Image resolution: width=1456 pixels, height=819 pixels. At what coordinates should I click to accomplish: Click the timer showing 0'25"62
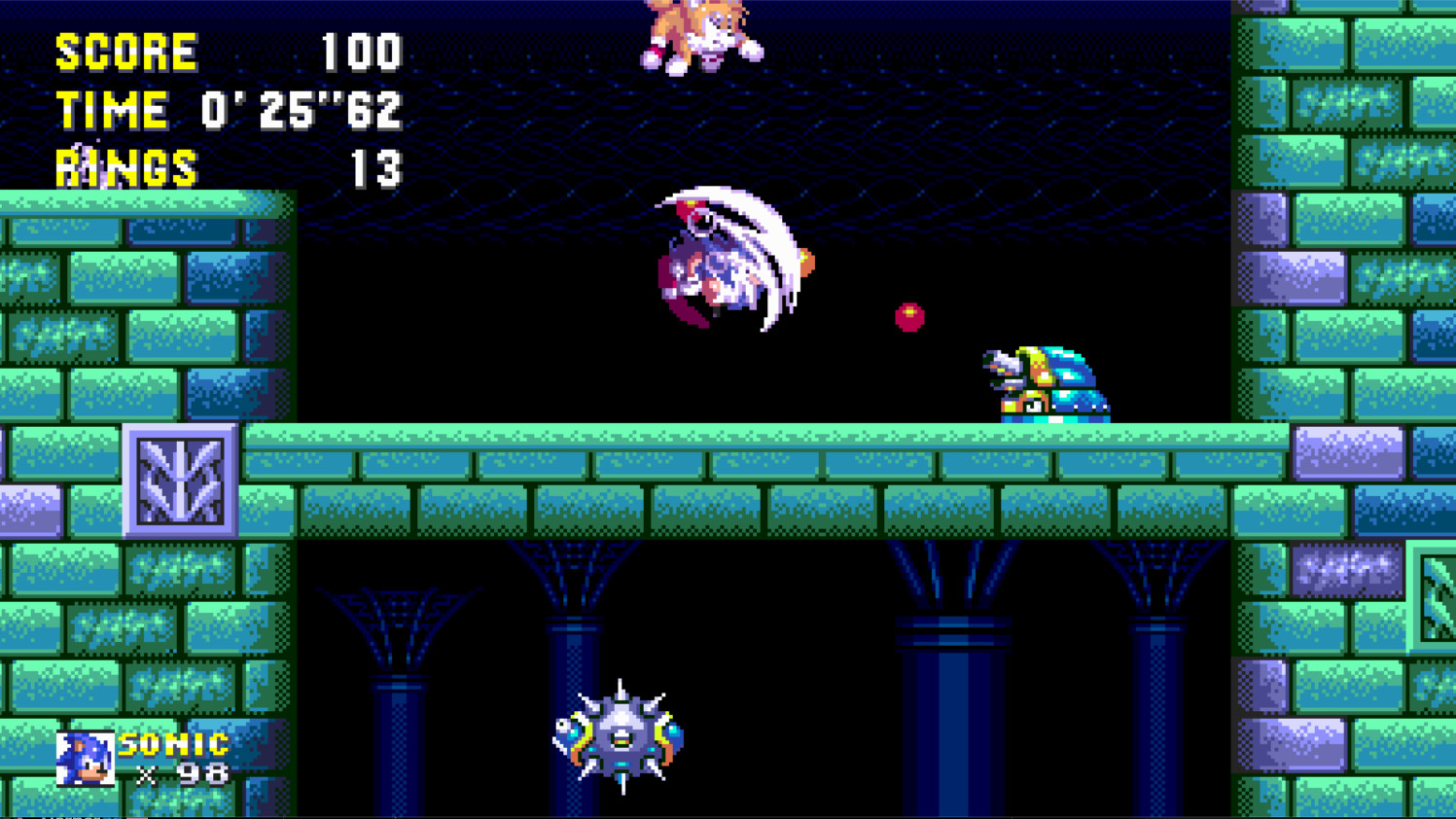point(299,110)
